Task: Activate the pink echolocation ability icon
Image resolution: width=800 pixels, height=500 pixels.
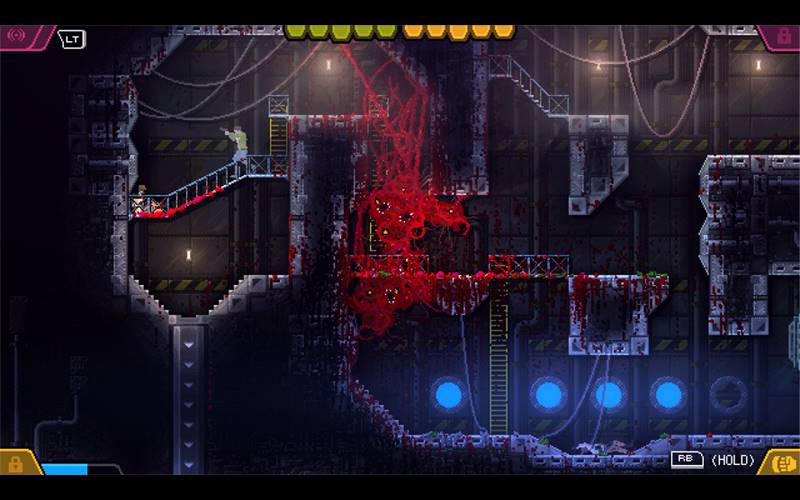Action: point(18,36)
